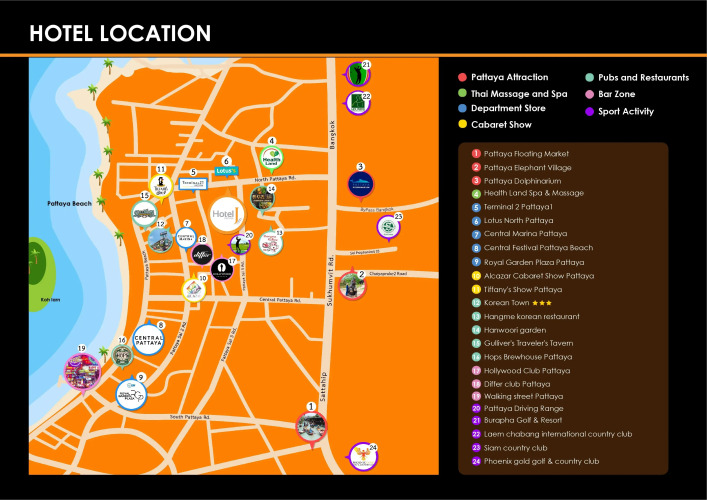Choose the Thai Massage and Spa legend entry
Image resolution: width=707 pixels, height=500 pixels.
pos(518,93)
